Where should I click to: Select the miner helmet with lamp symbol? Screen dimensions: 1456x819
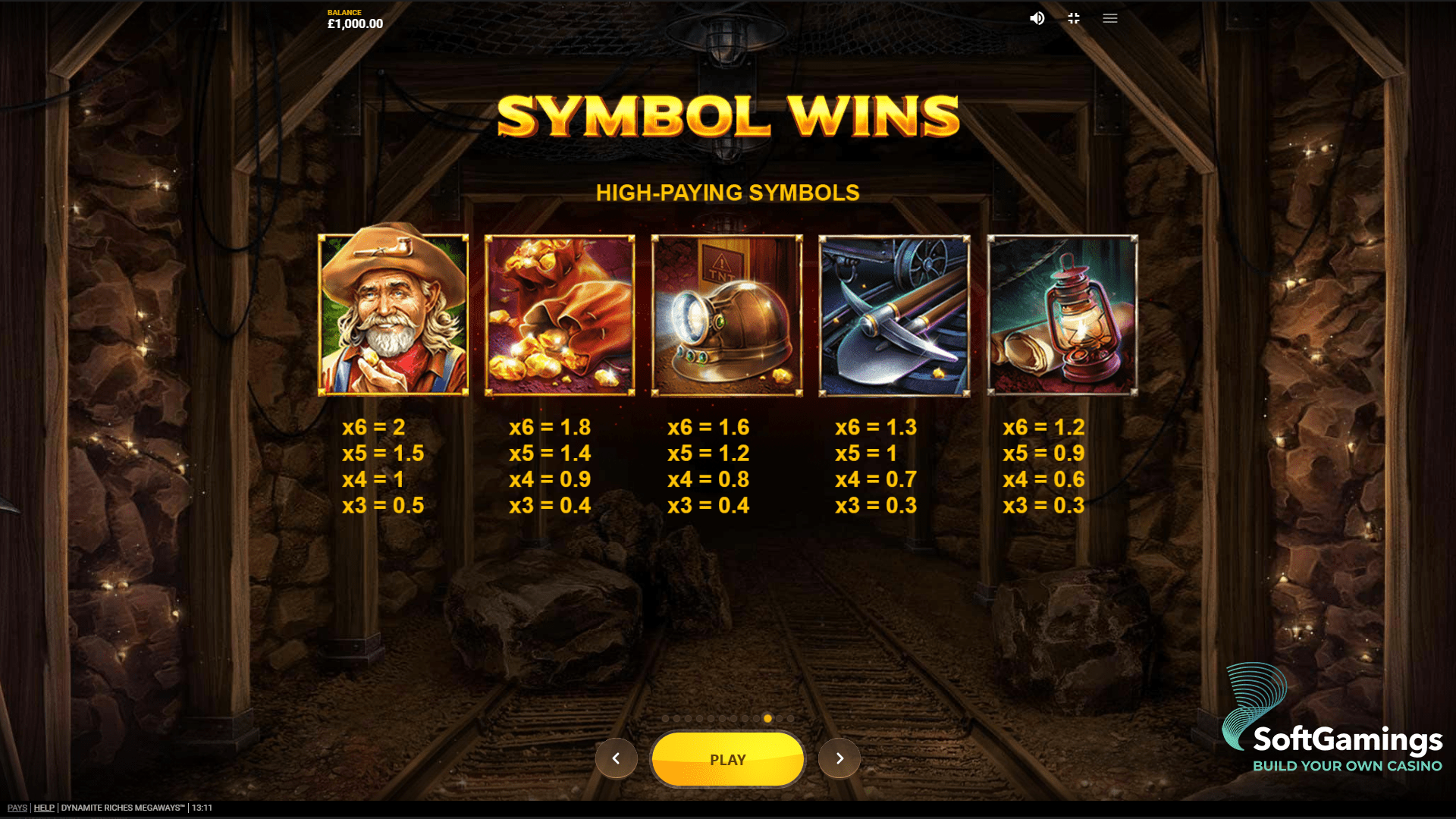coord(727,315)
